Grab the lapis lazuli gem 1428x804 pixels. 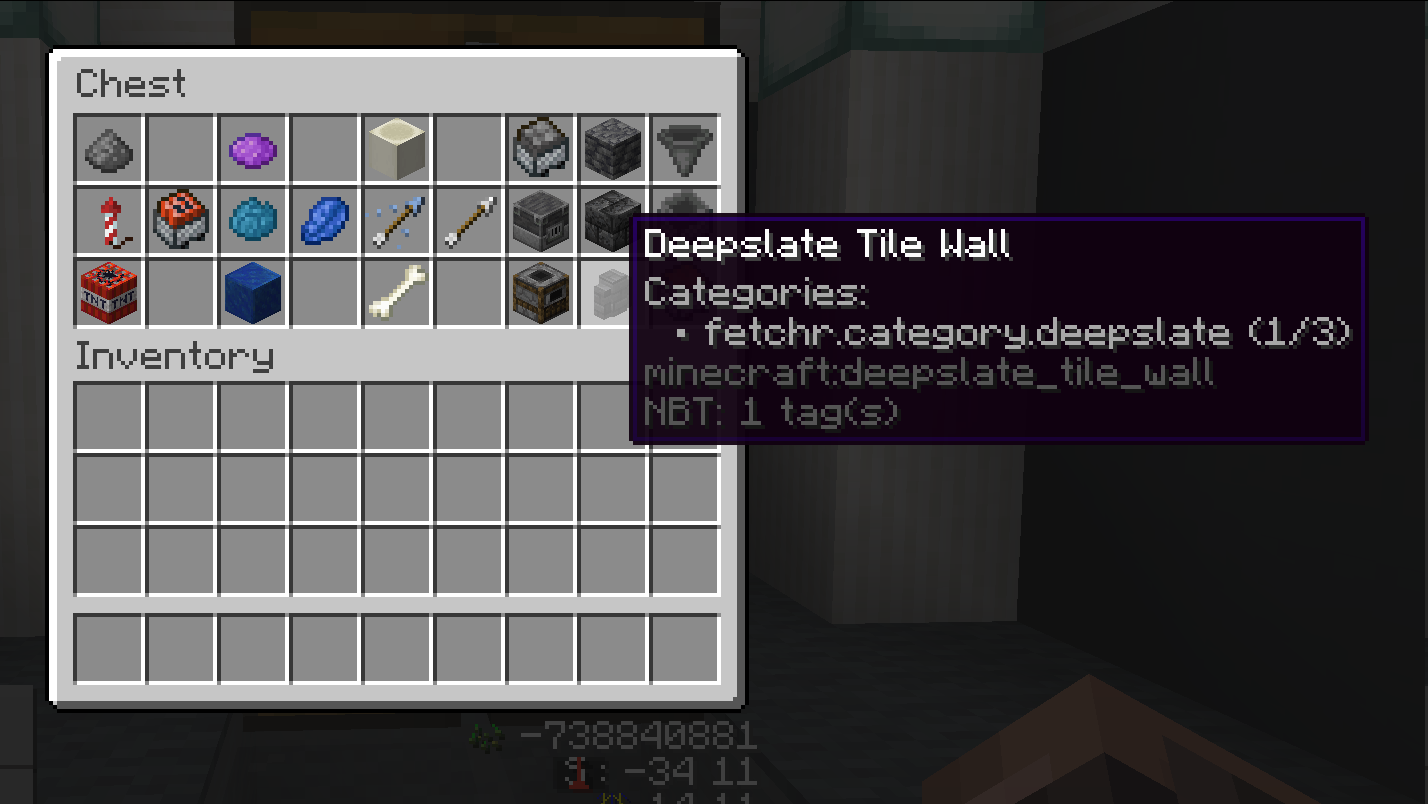tap(325, 221)
